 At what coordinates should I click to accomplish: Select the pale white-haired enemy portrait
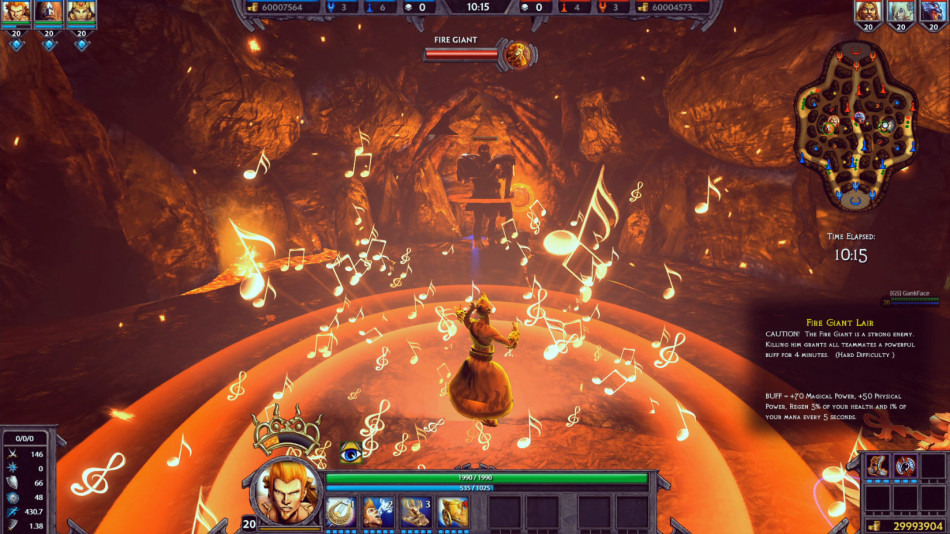[x=901, y=12]
